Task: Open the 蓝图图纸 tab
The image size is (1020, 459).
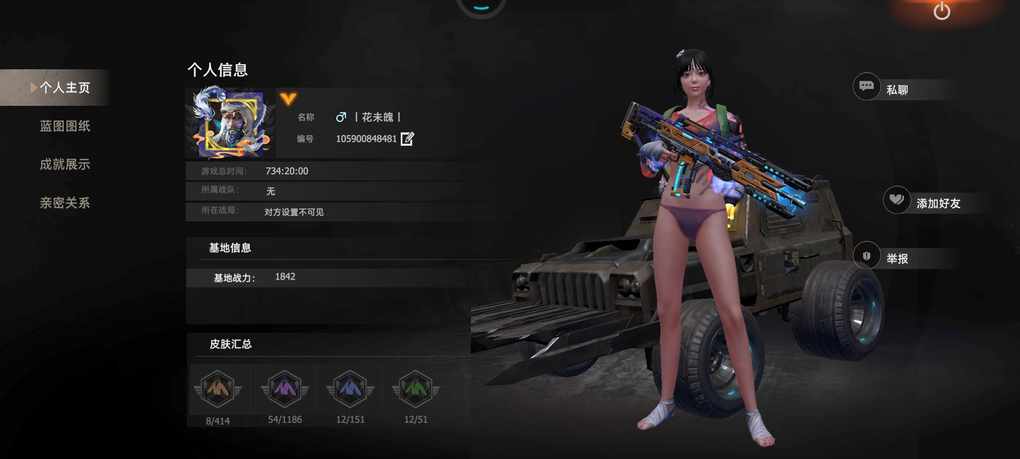Action: 65,126
